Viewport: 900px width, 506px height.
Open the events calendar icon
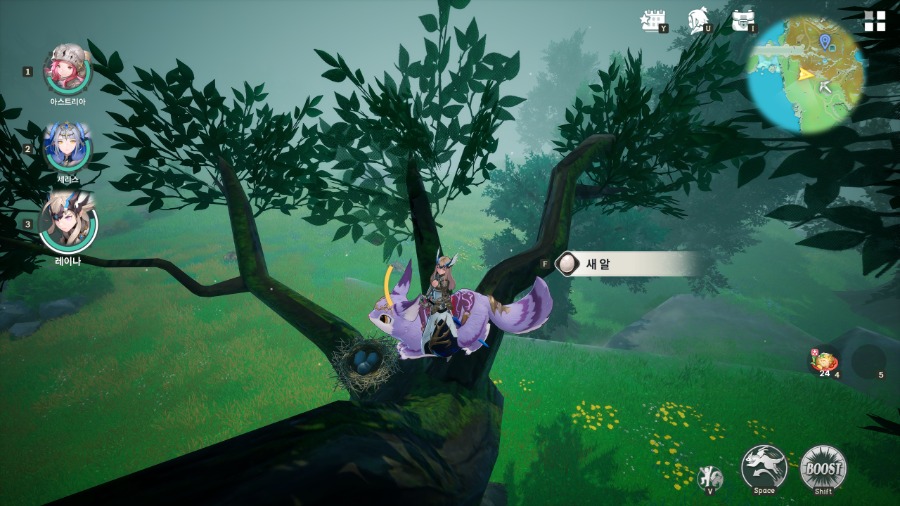click(x=653, y=21)
